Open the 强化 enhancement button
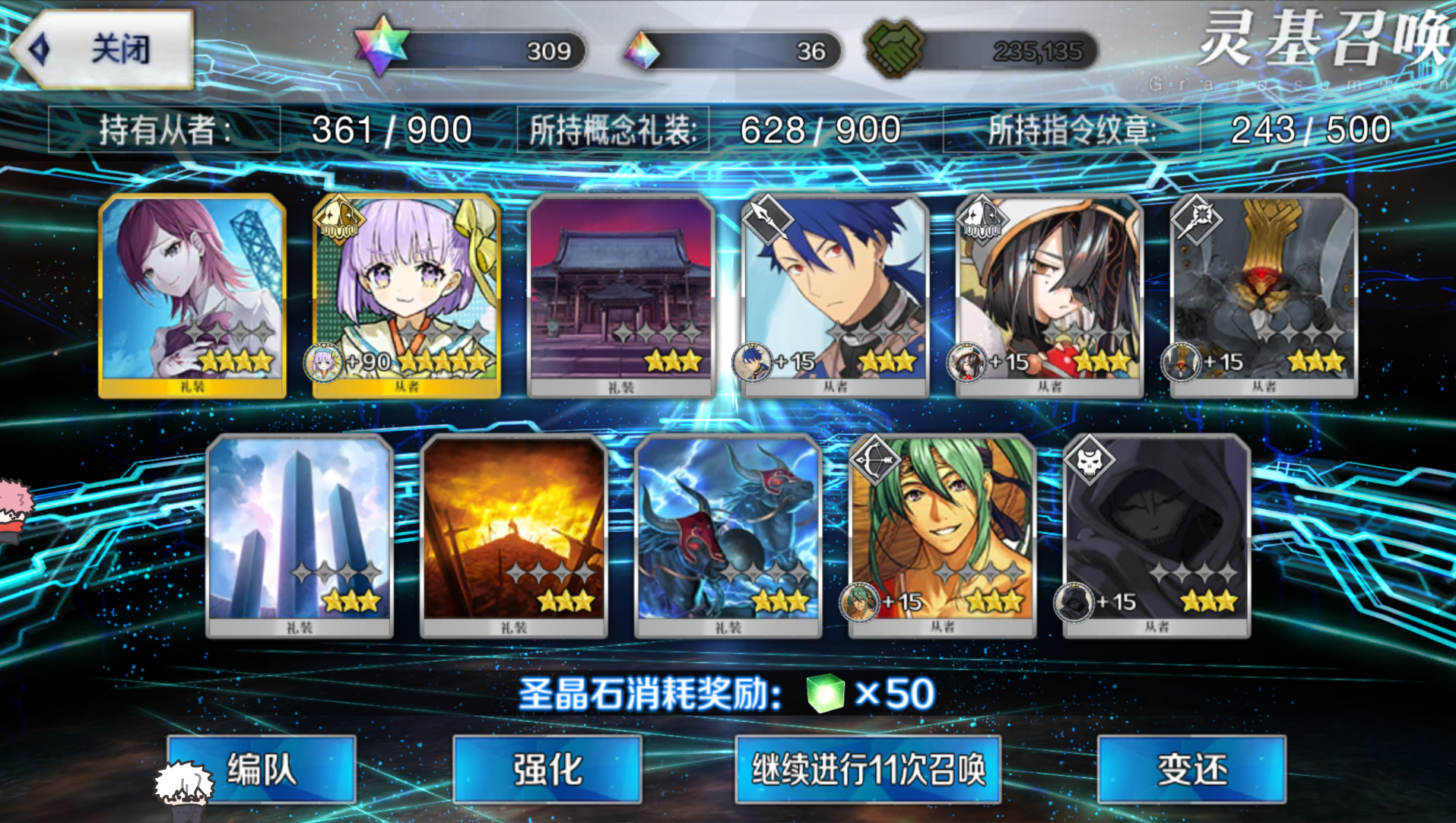This screenshot has height=823, width=1456. click(547, 769)
